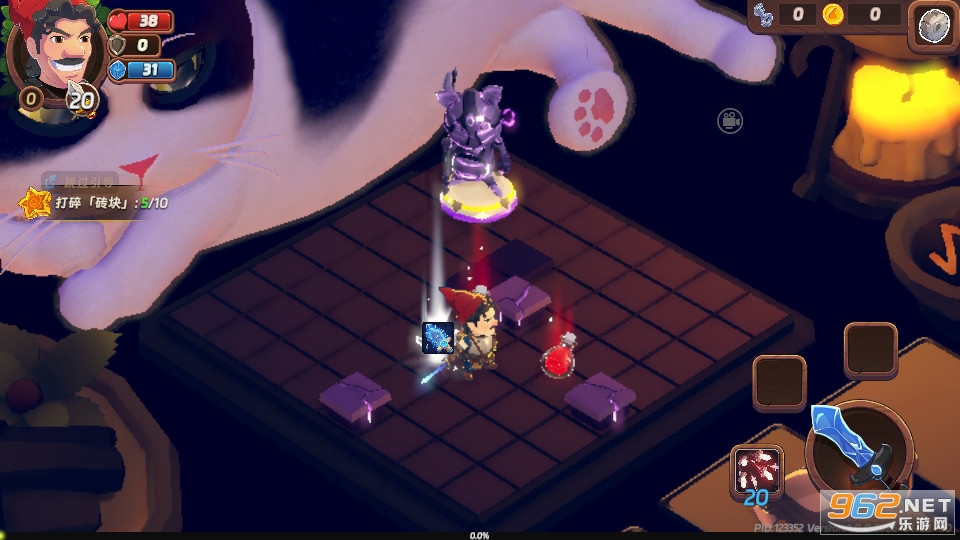
Task: Open the settings gear button
Action: (x=932, y=25)
